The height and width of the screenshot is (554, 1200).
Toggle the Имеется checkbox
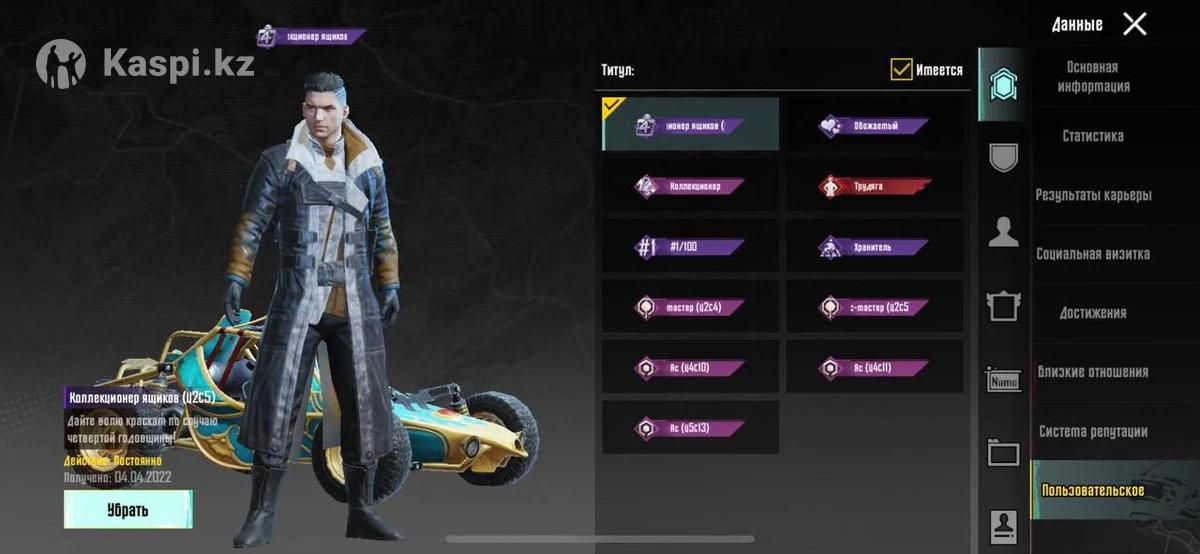pos(901,70)
